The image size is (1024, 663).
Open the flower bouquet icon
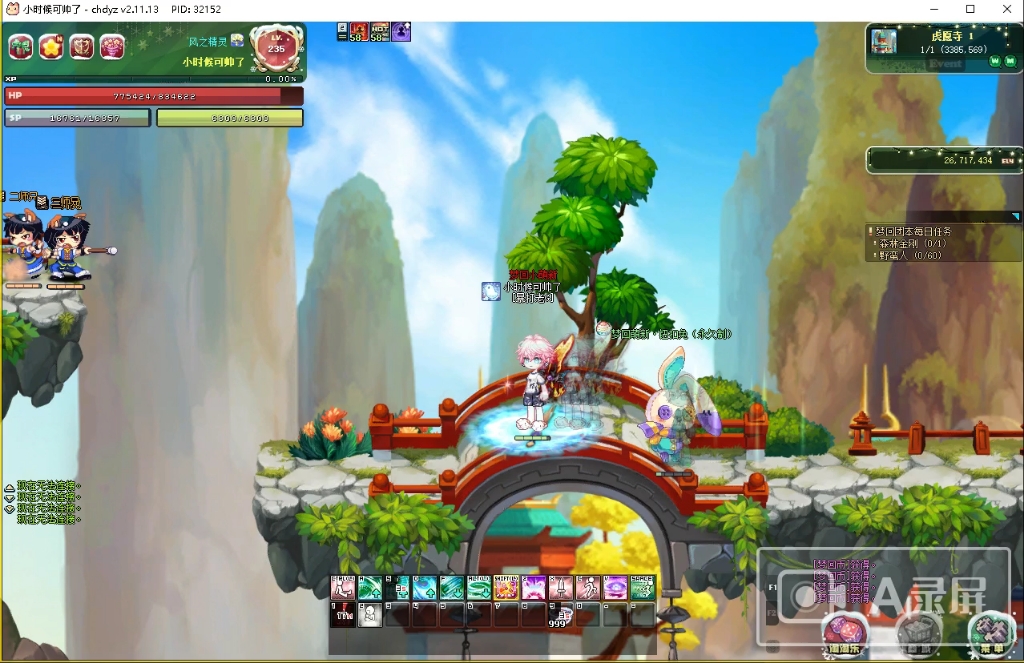(x=112, y=46)
